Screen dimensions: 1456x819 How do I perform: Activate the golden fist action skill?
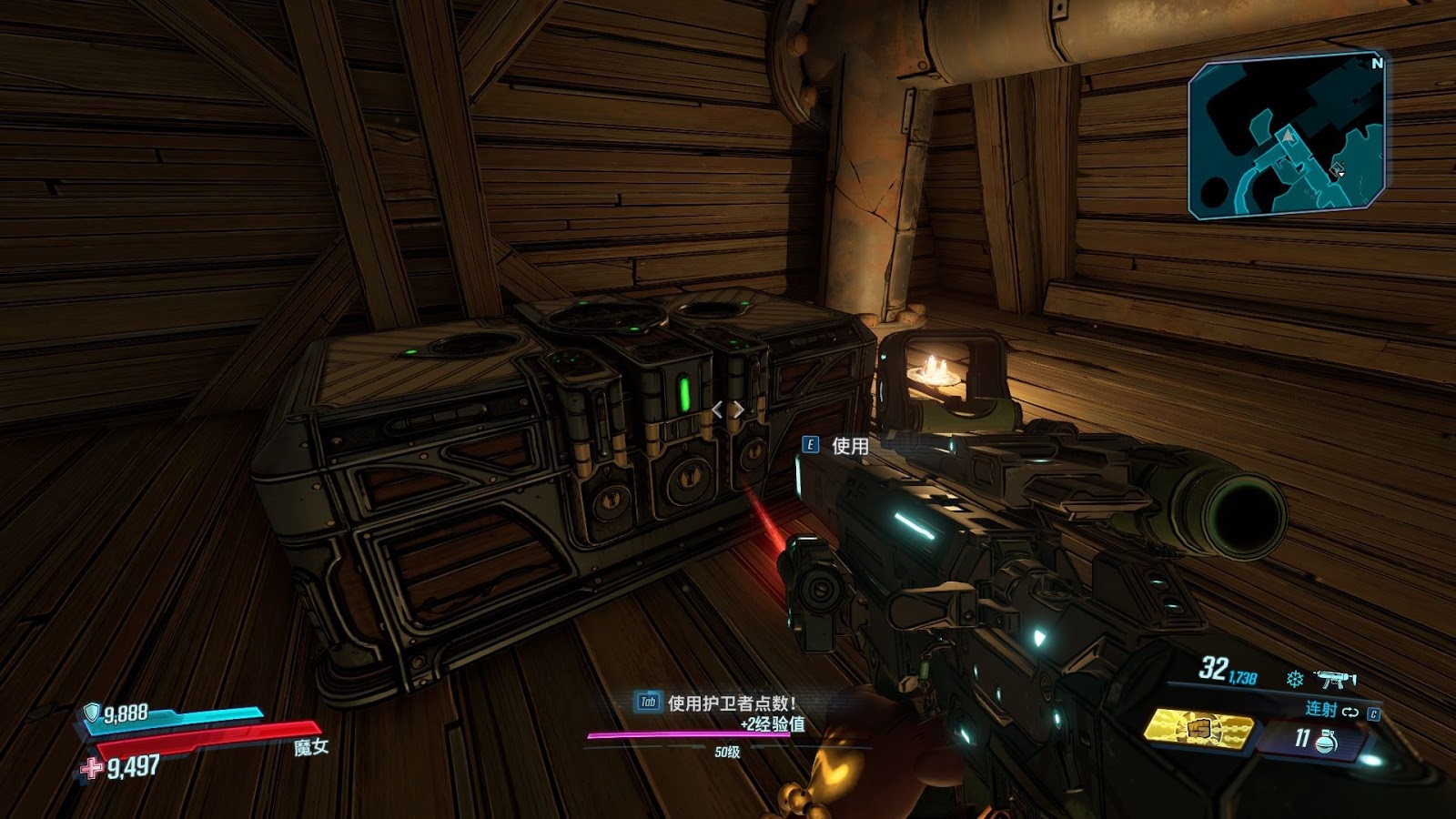[1198, 729]
